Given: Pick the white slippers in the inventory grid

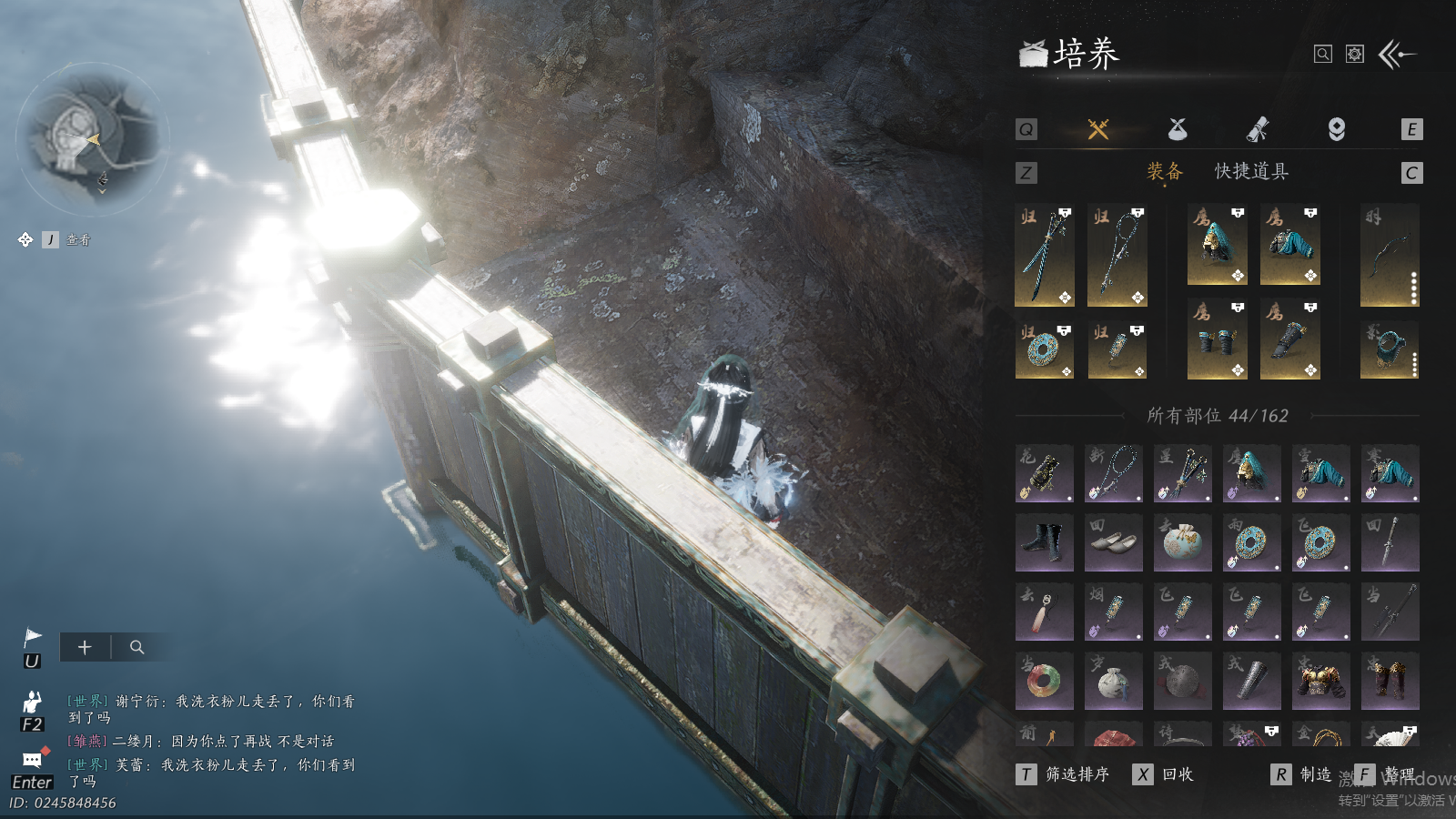Looking at the screenshot, I should click(1113, 542).
